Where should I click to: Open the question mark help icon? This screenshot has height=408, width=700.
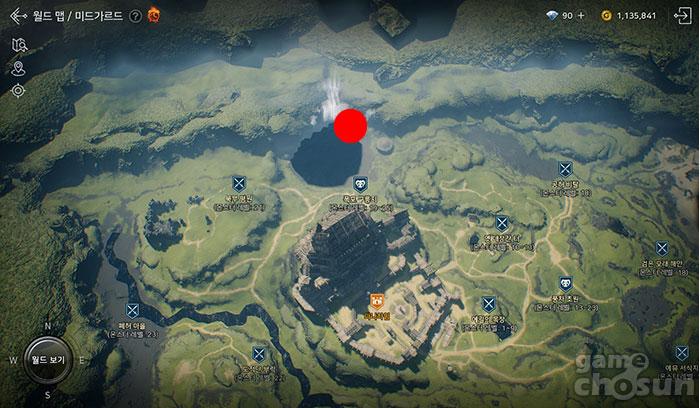click(135, 16)
